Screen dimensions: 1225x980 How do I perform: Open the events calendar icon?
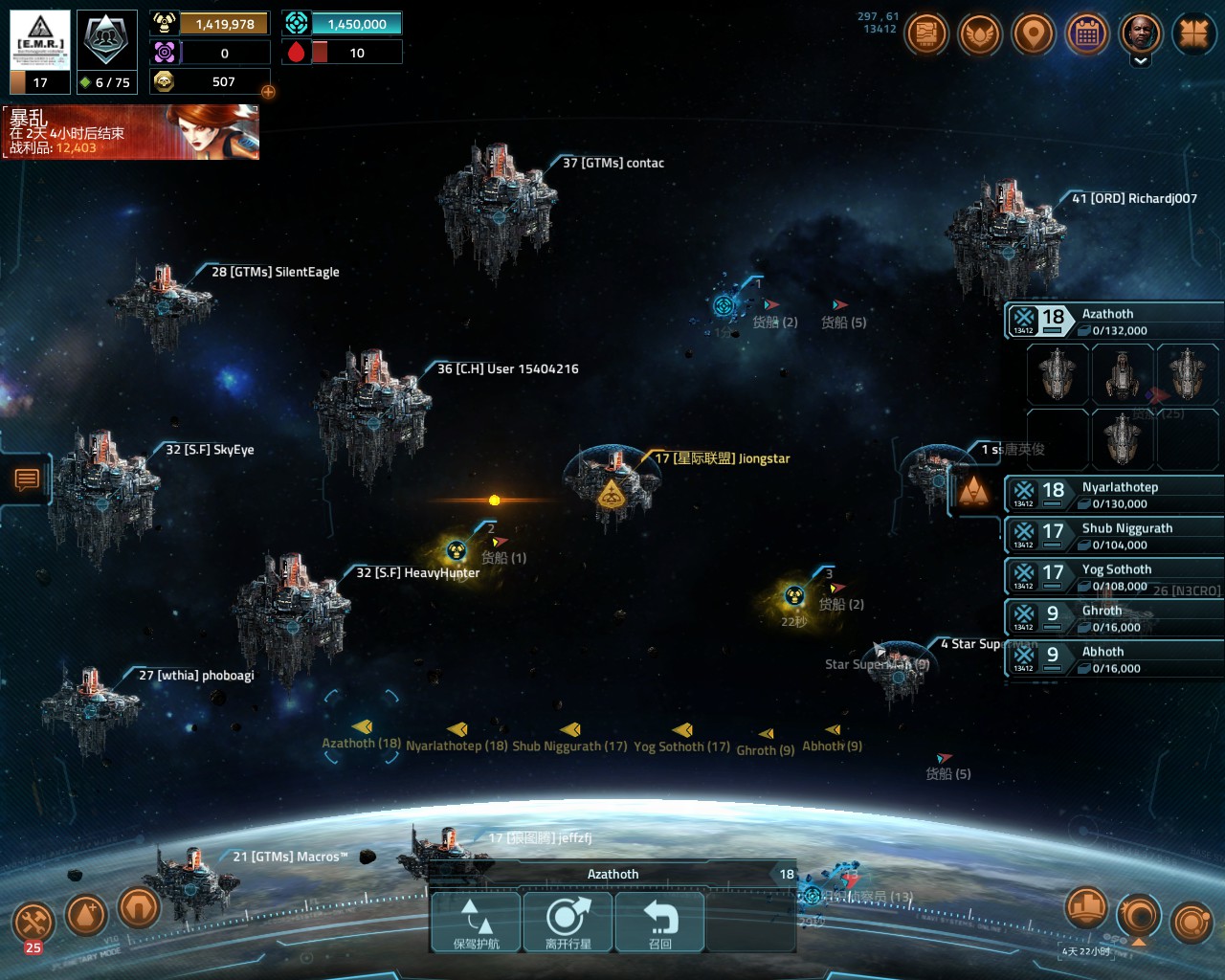point(1087,35)
